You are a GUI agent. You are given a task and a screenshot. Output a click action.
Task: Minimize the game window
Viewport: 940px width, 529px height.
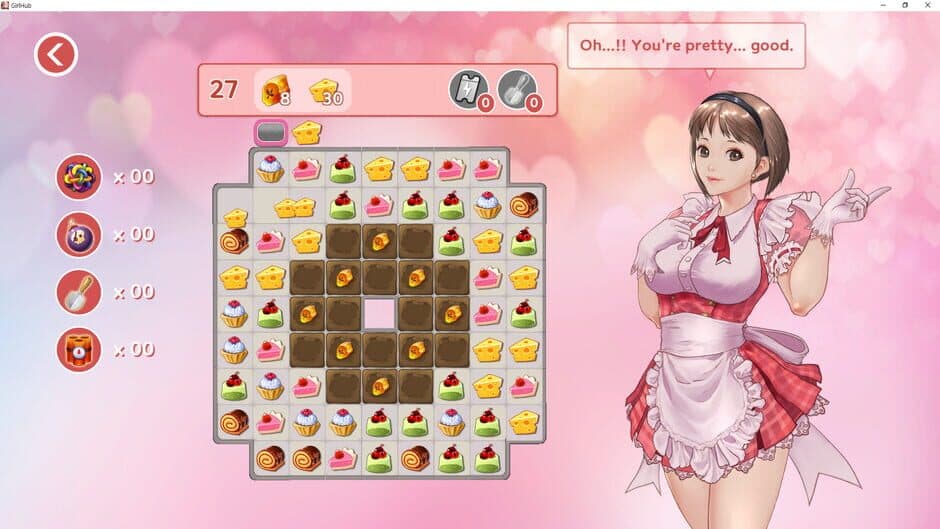(877, 5)
